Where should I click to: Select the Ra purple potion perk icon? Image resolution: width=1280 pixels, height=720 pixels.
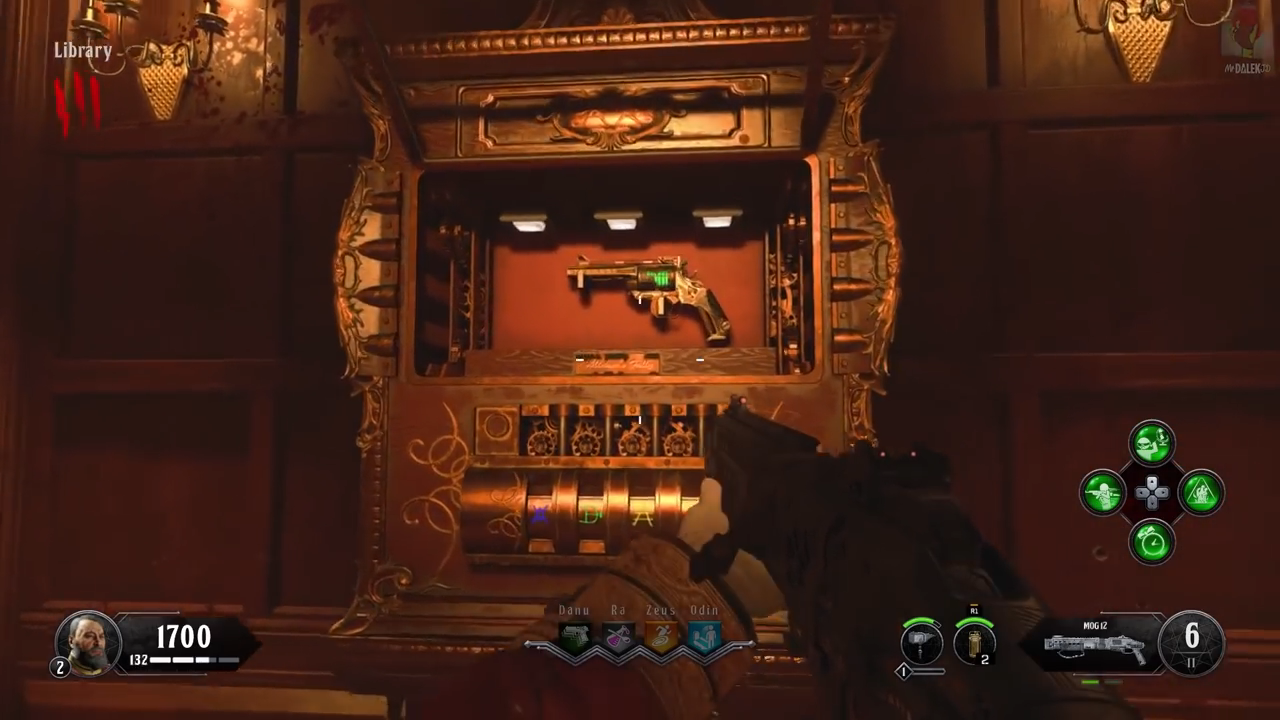[x=618, y=637]
